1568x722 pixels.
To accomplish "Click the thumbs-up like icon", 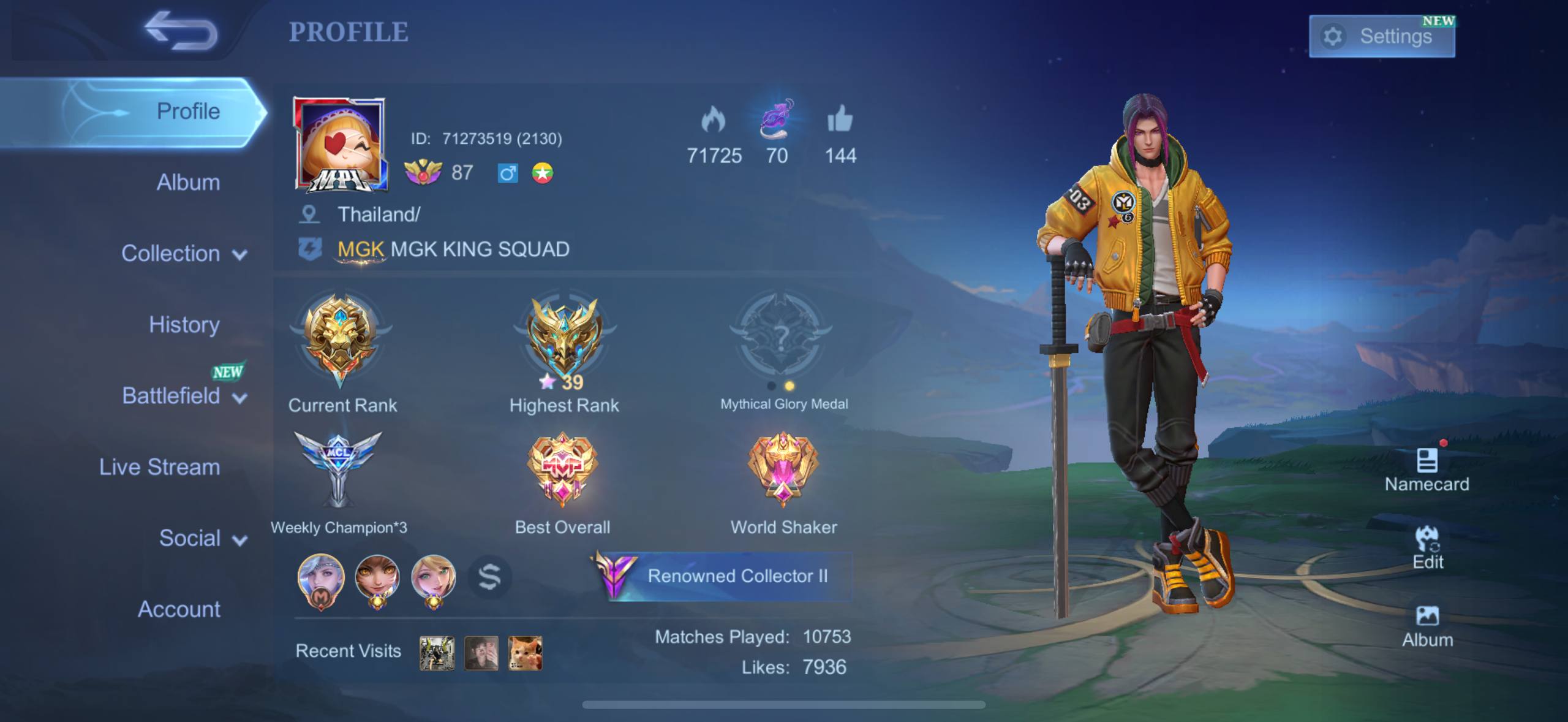I will 840,118.
